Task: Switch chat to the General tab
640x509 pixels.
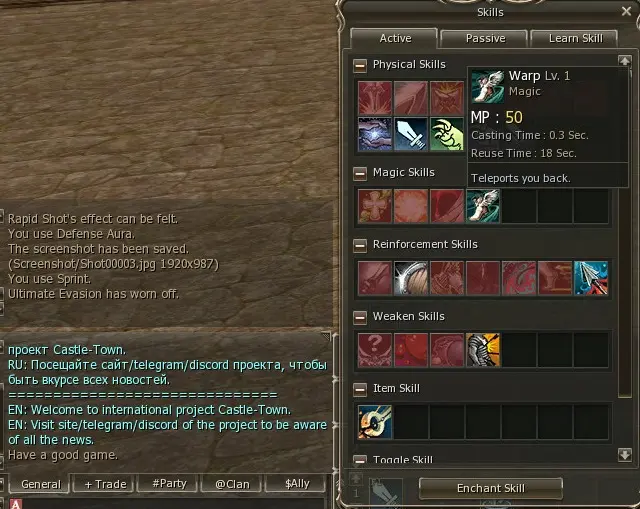Action: (x=41, y=484)
